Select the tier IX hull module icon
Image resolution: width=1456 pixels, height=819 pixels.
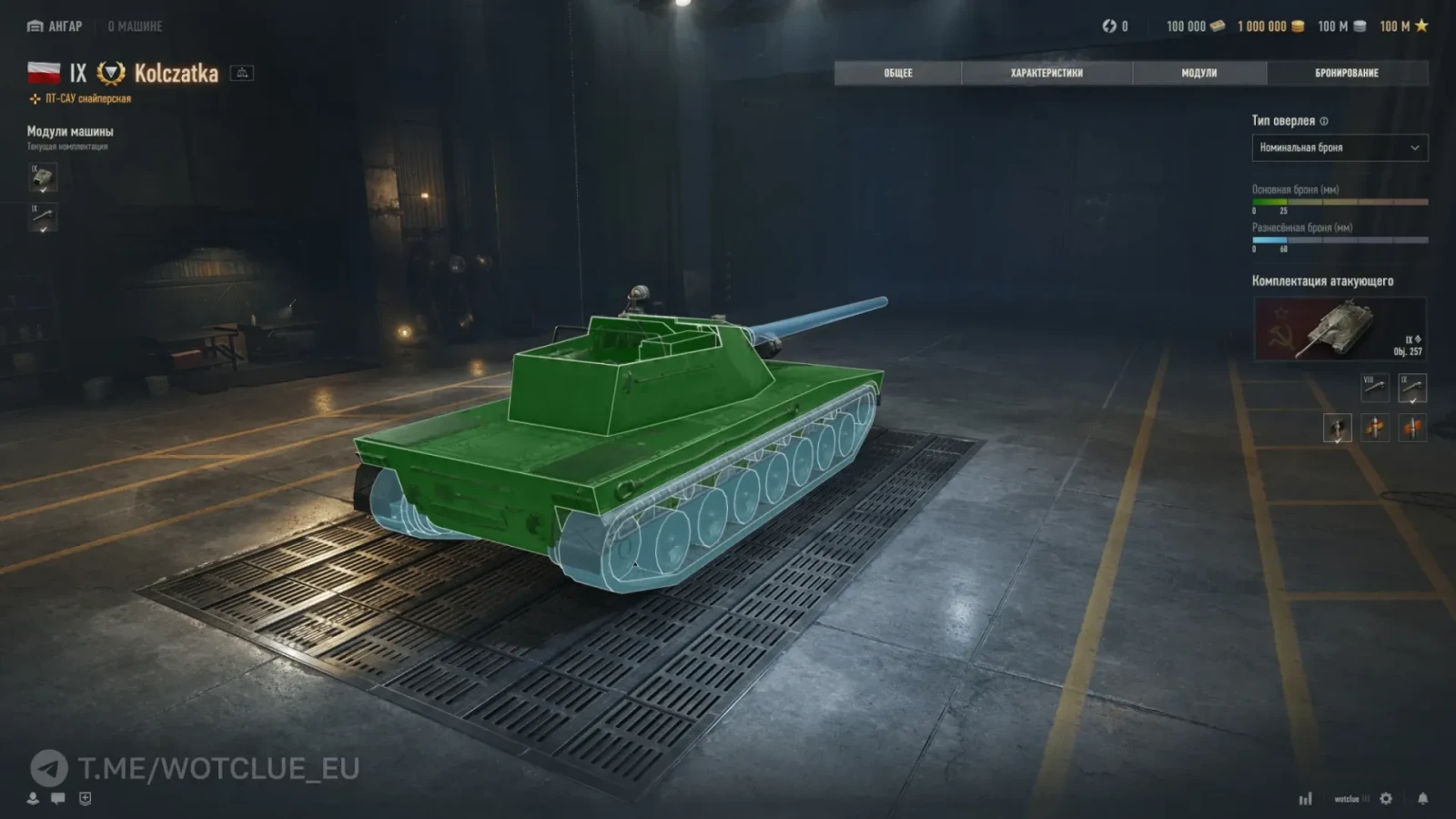(43, 177)
